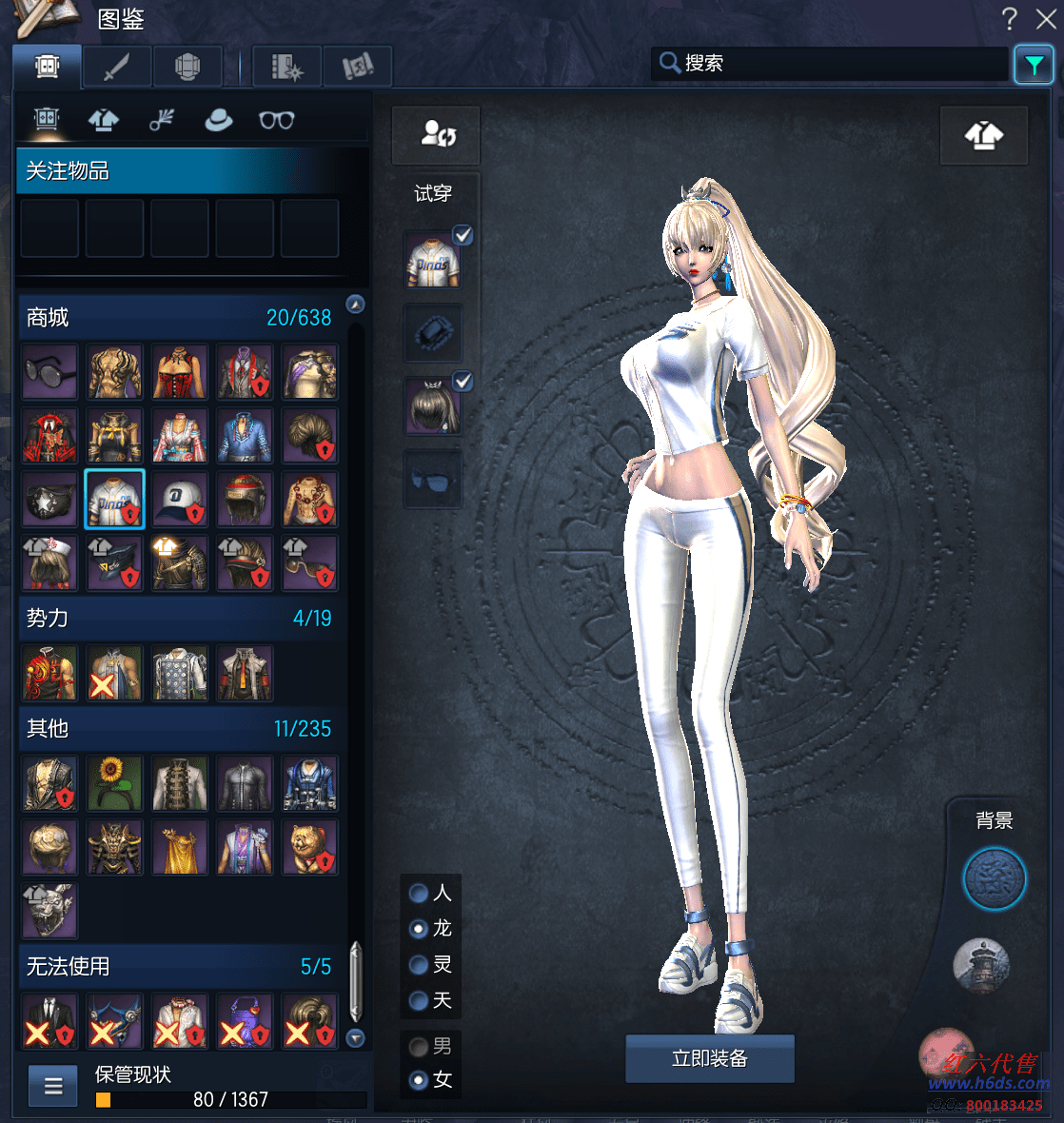Pick the sunflower hair ornament item
The width and height of the screenshot is (1064, 1123).
(x=114, y=783)
